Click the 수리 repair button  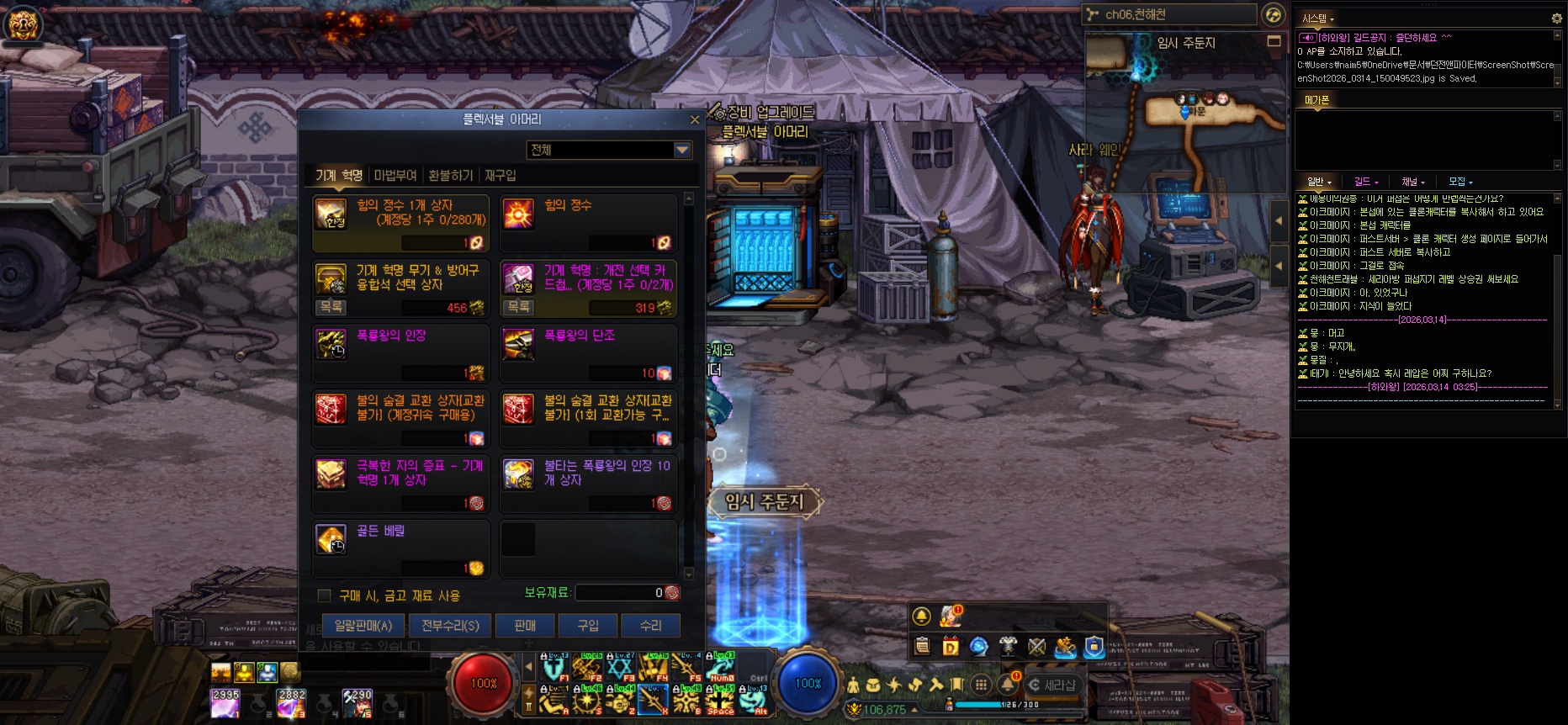pos(651,626)
